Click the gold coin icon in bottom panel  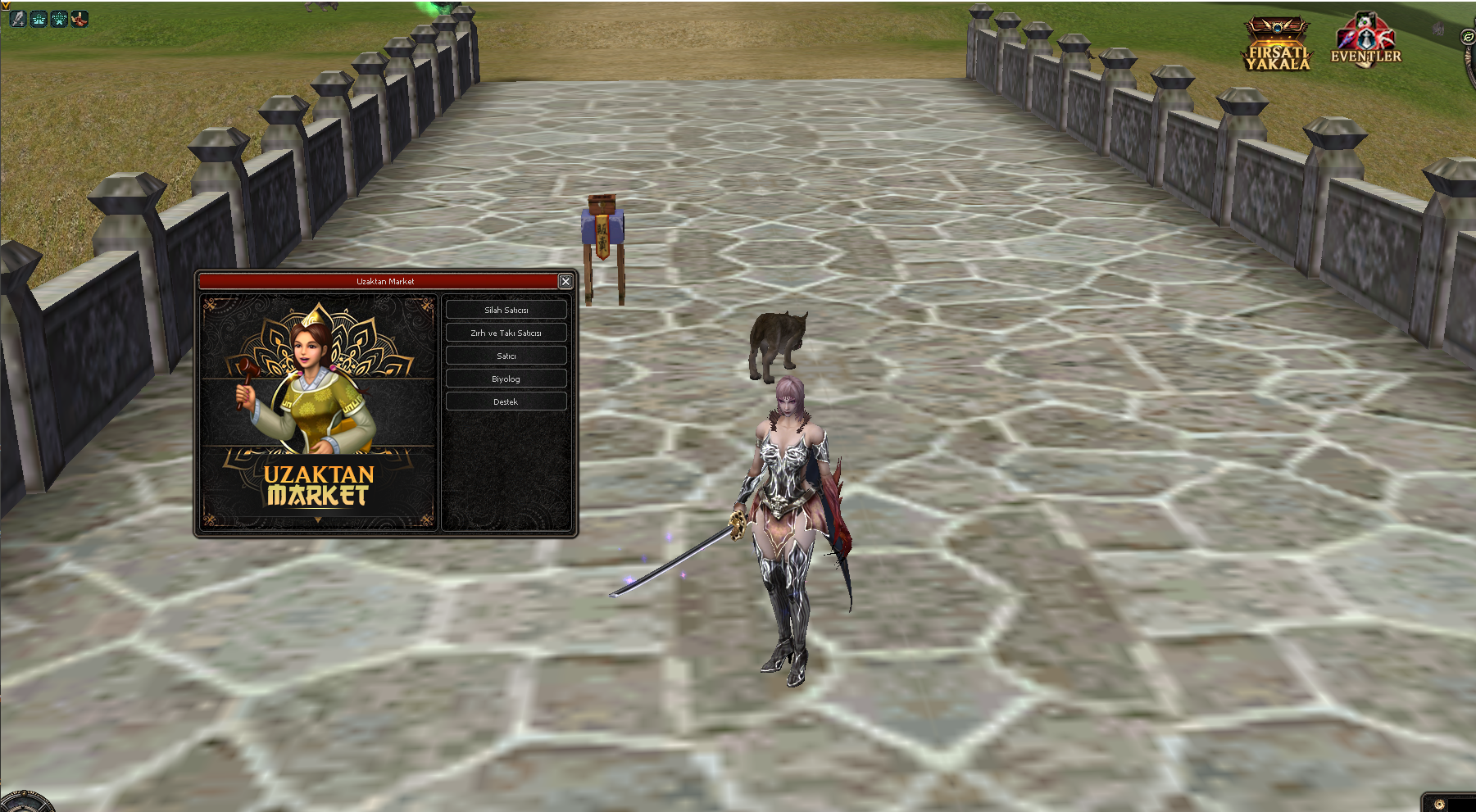(1439, 804)
